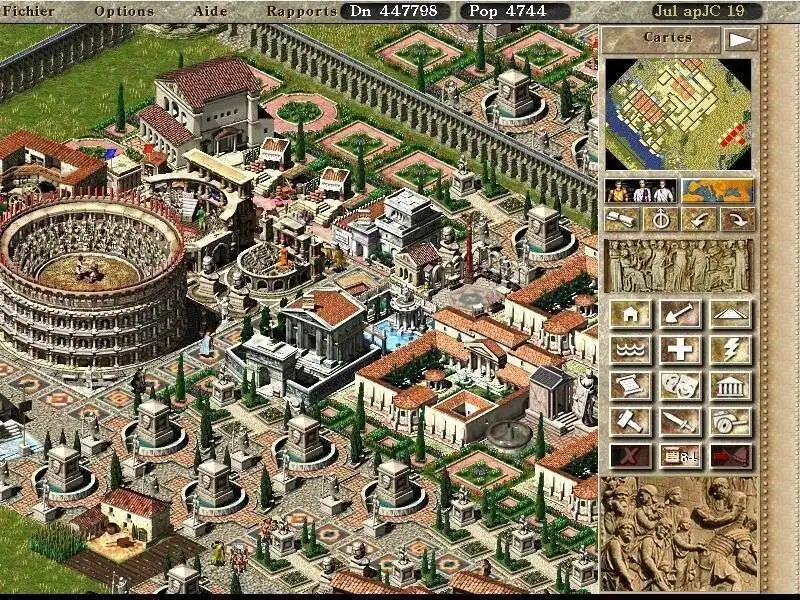Open the advisors panel with three figures

641,190
